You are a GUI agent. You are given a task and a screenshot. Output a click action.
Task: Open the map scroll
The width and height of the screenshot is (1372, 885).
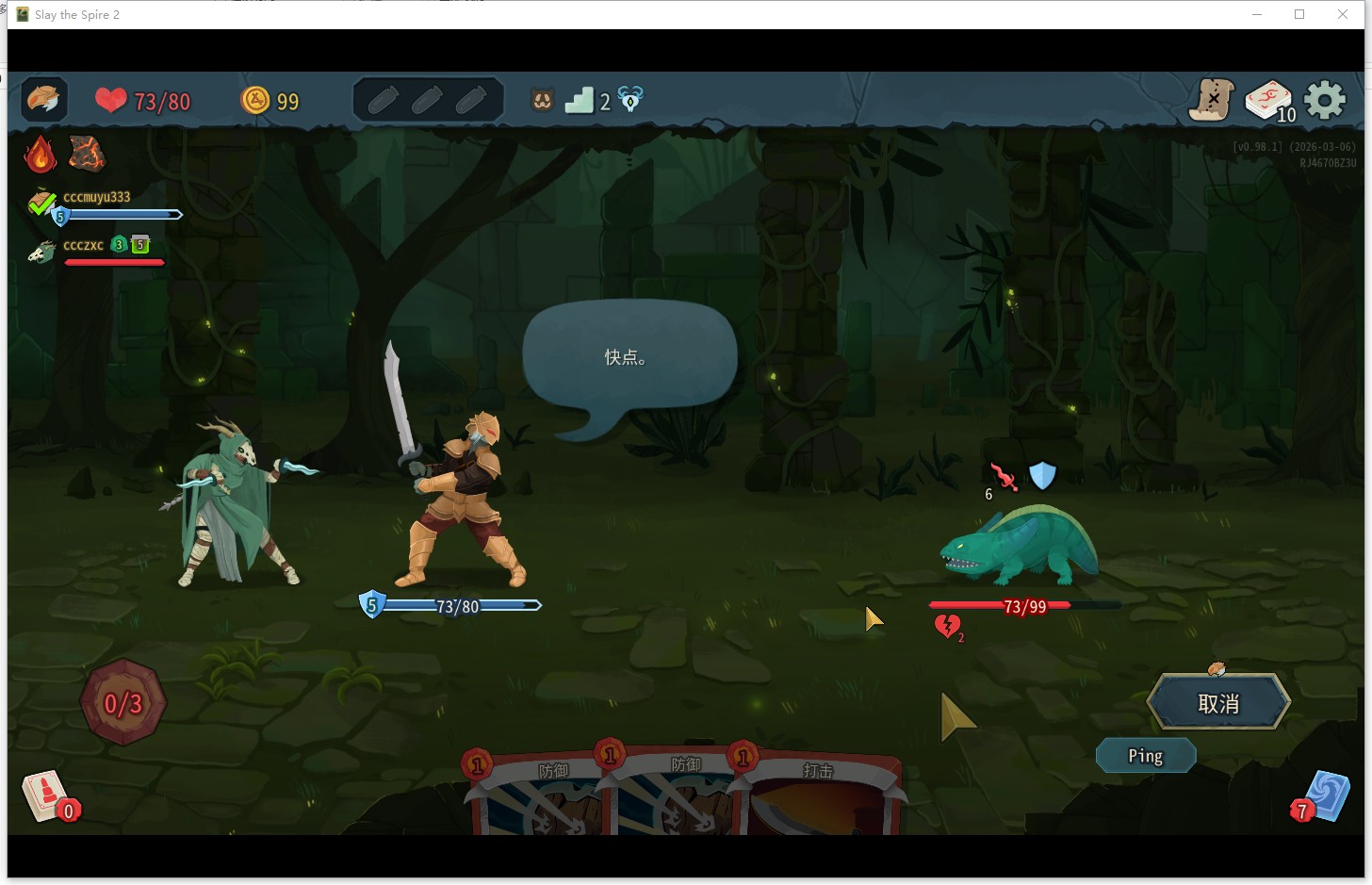tap(1212, 100)
